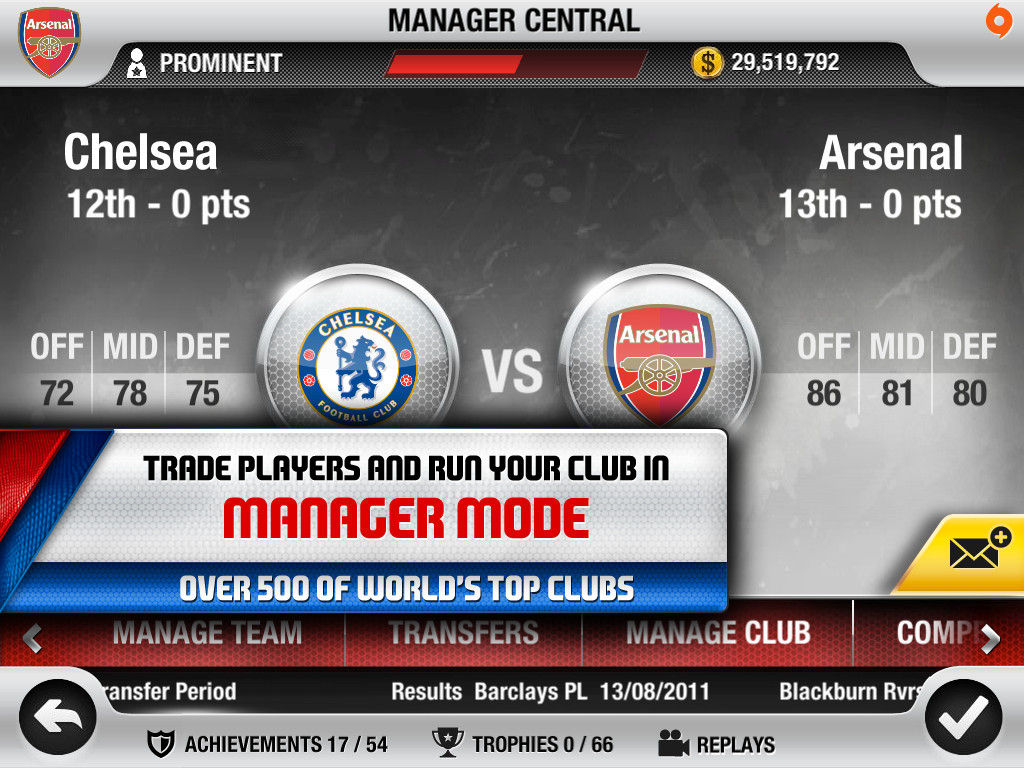1024x768 pixels.
Task: Confirm with the checkmark button
Action: [x=964, y=716]
